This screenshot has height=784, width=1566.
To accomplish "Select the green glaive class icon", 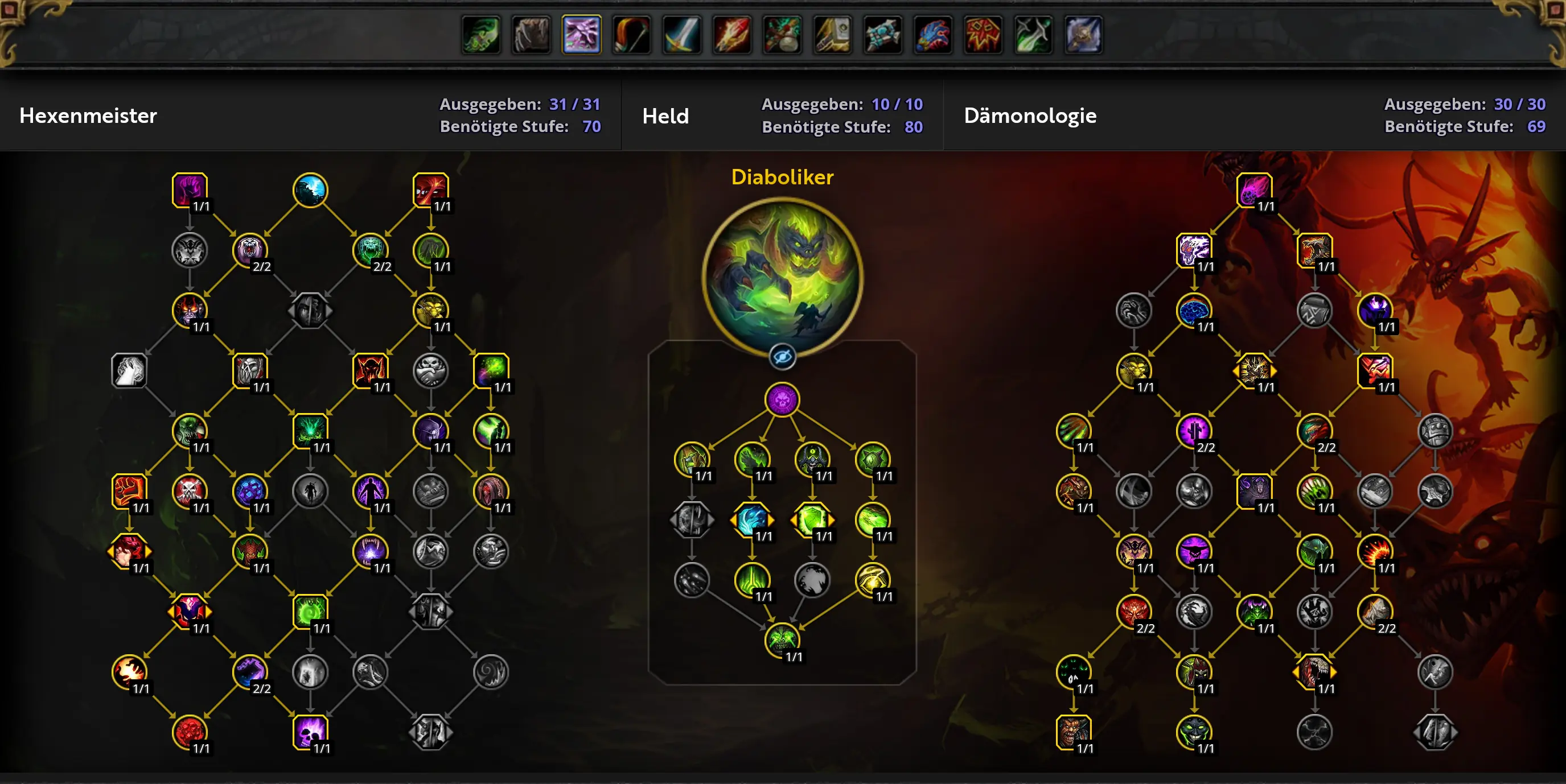I will click(x=481, y=35).
